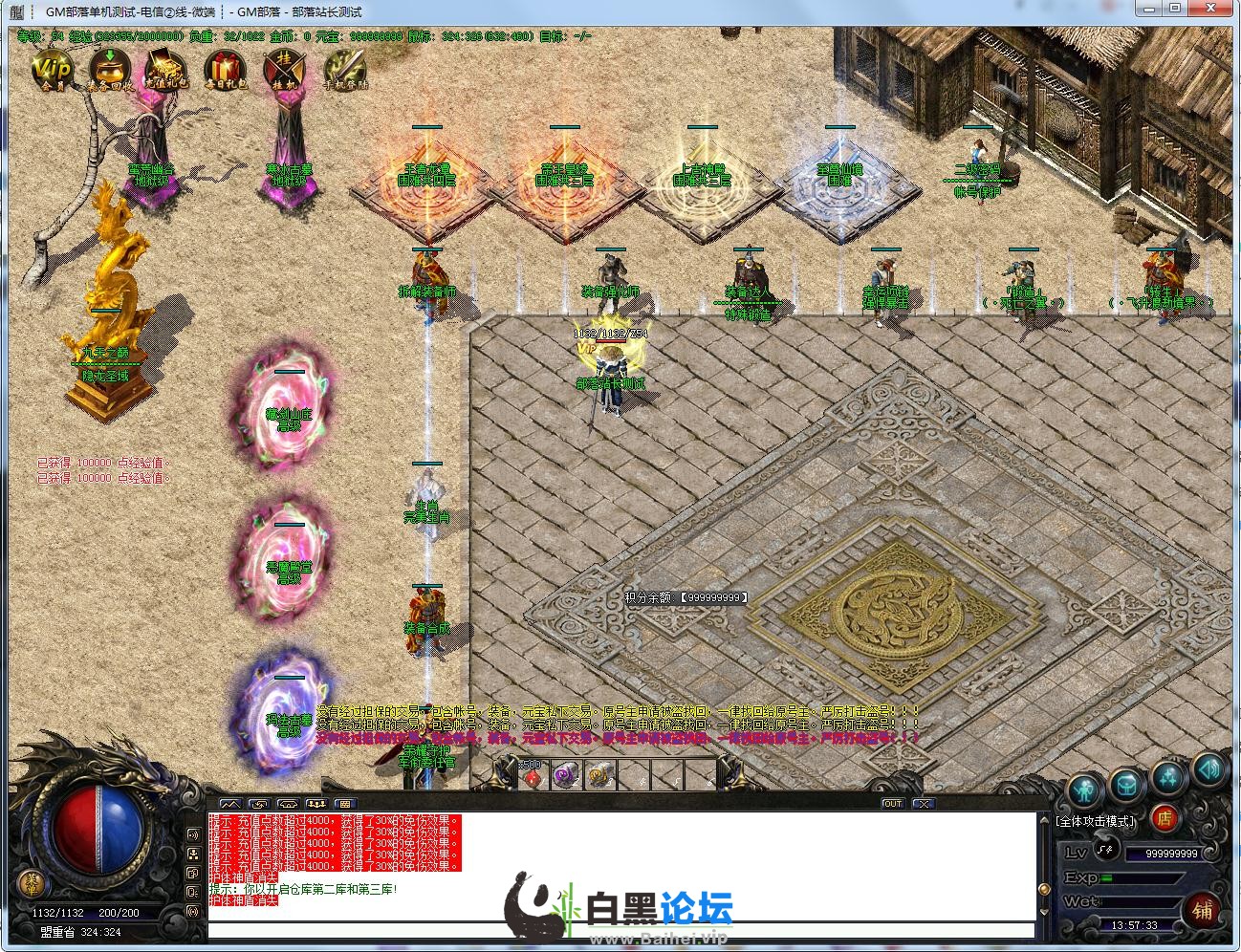Image resolution: width=1241 pixels, height=952 pixels.
Task: Select the purple swirl stone hotbar item
Action: click(566, 776)
